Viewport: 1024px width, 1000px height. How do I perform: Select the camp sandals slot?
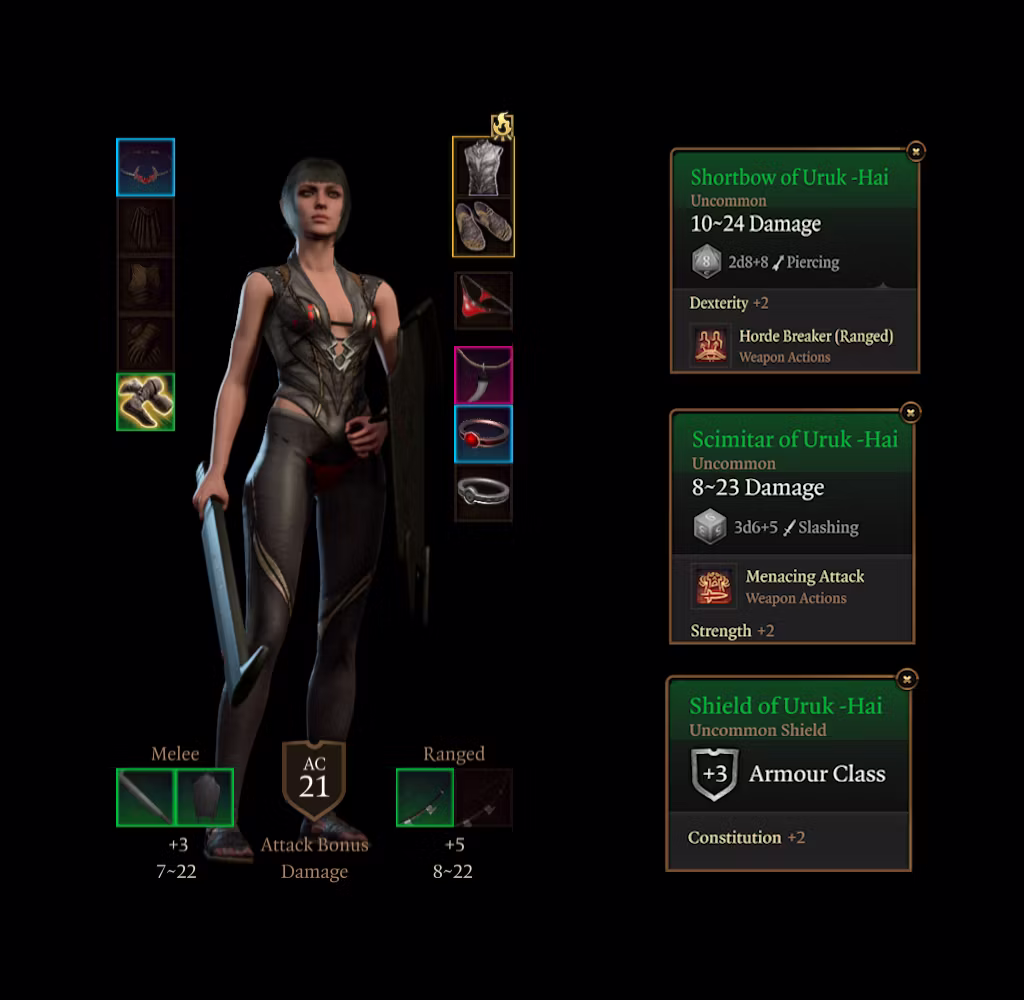(x=483, y=226)
